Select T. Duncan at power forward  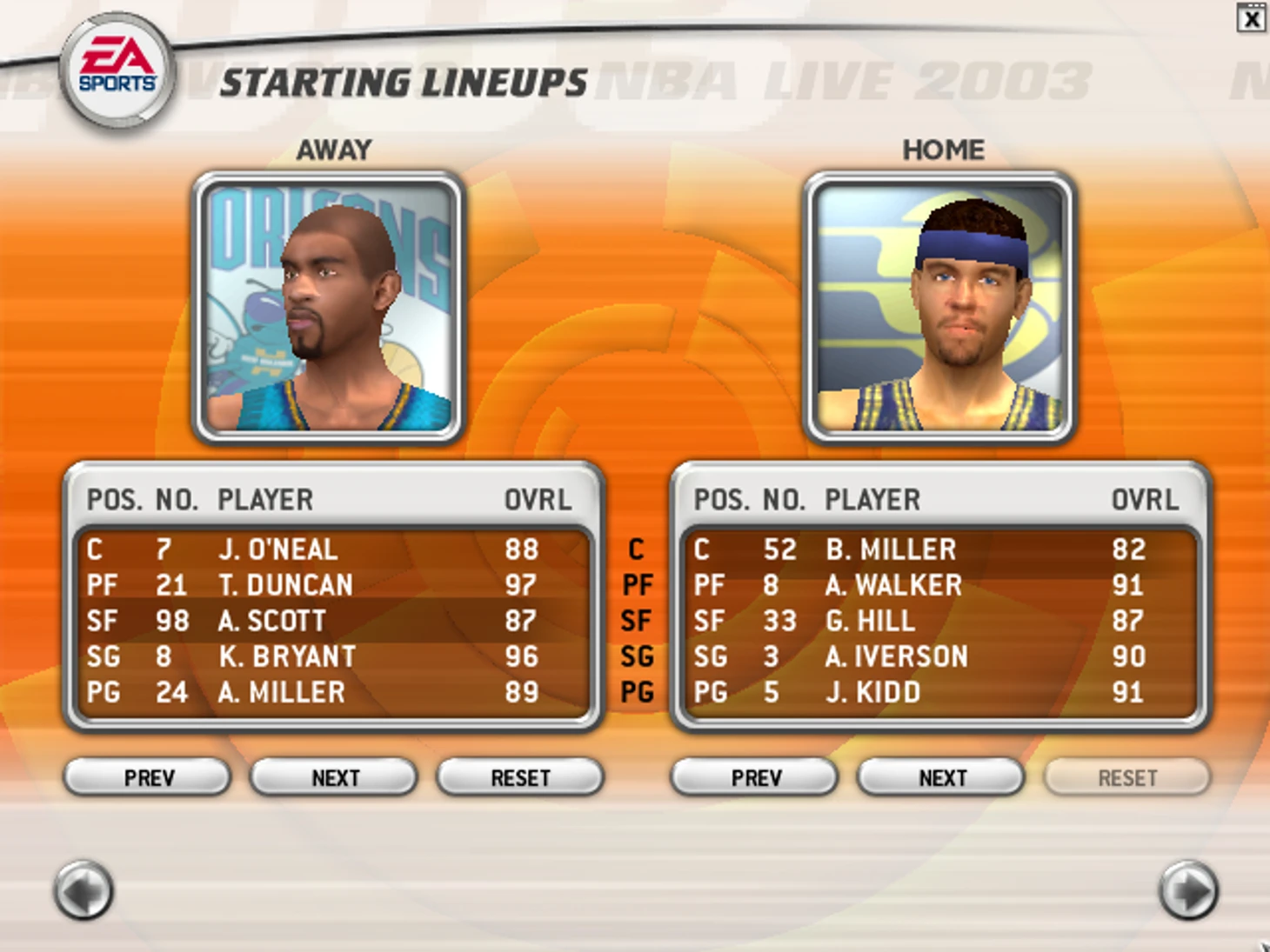285,585
